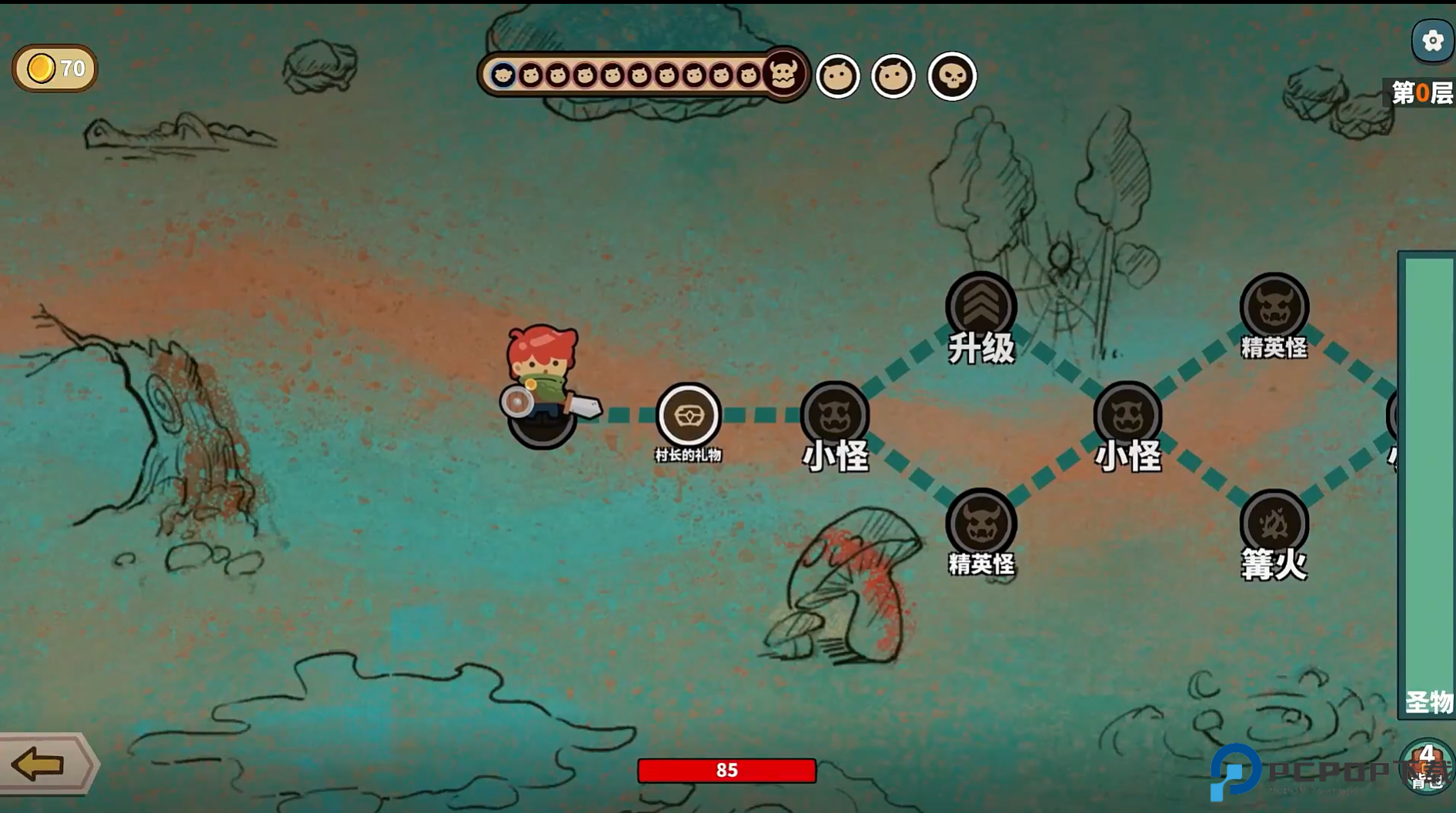
Task: Click the horned boss icon on progress bar
Action: tap(783, 74)
